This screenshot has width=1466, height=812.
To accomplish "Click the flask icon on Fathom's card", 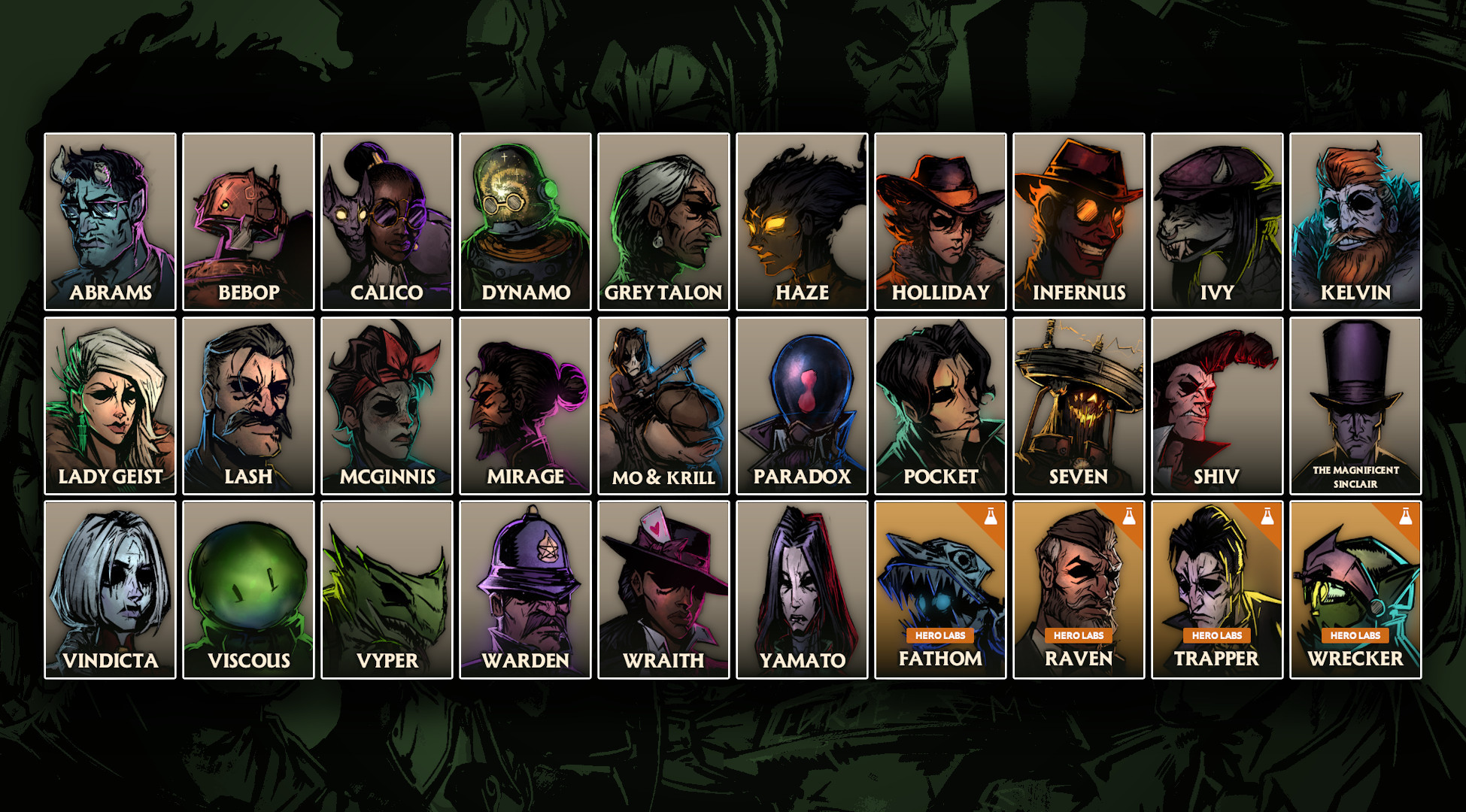I will [991, 514].
